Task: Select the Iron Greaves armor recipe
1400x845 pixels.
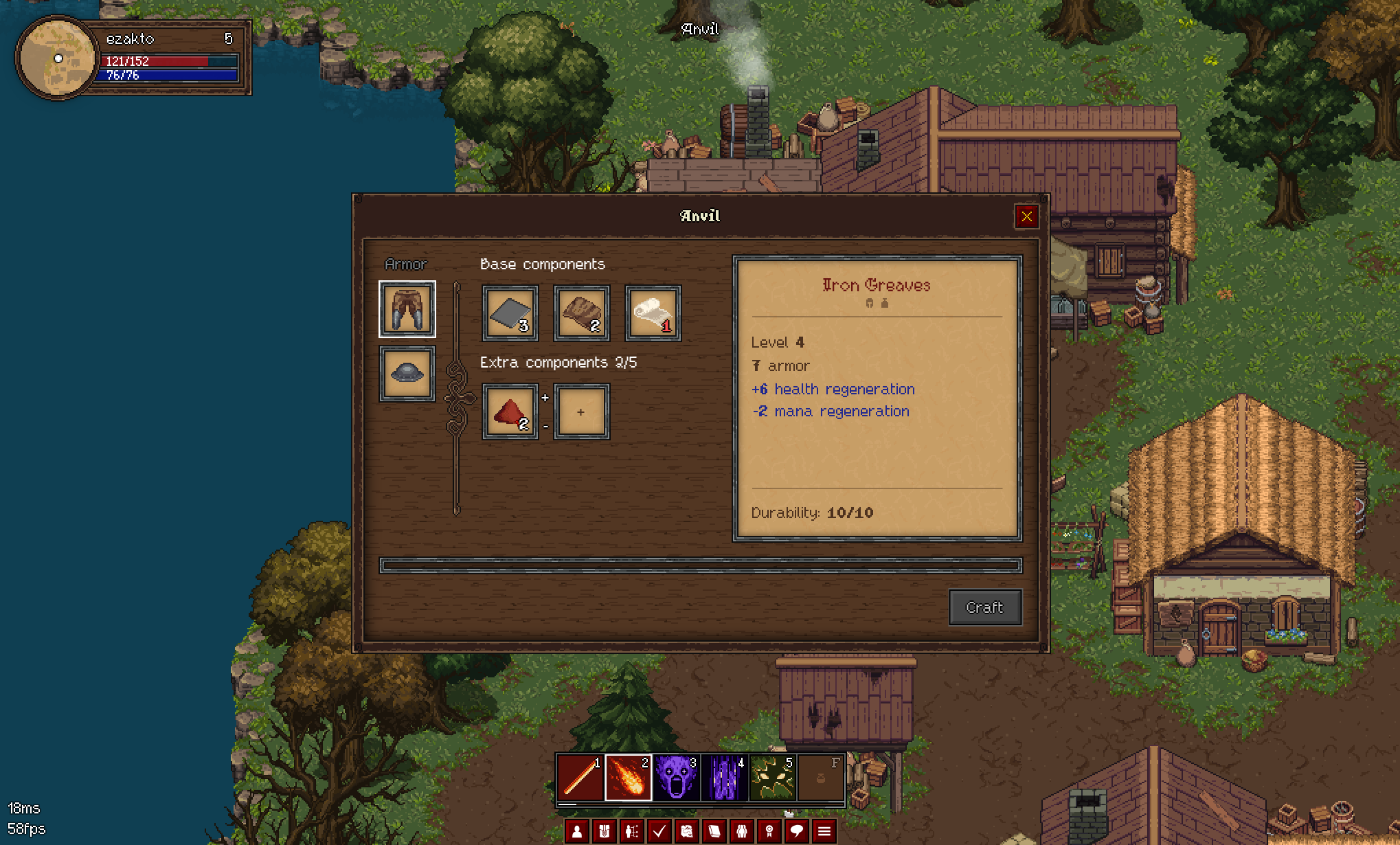Action: pos(407,309)
